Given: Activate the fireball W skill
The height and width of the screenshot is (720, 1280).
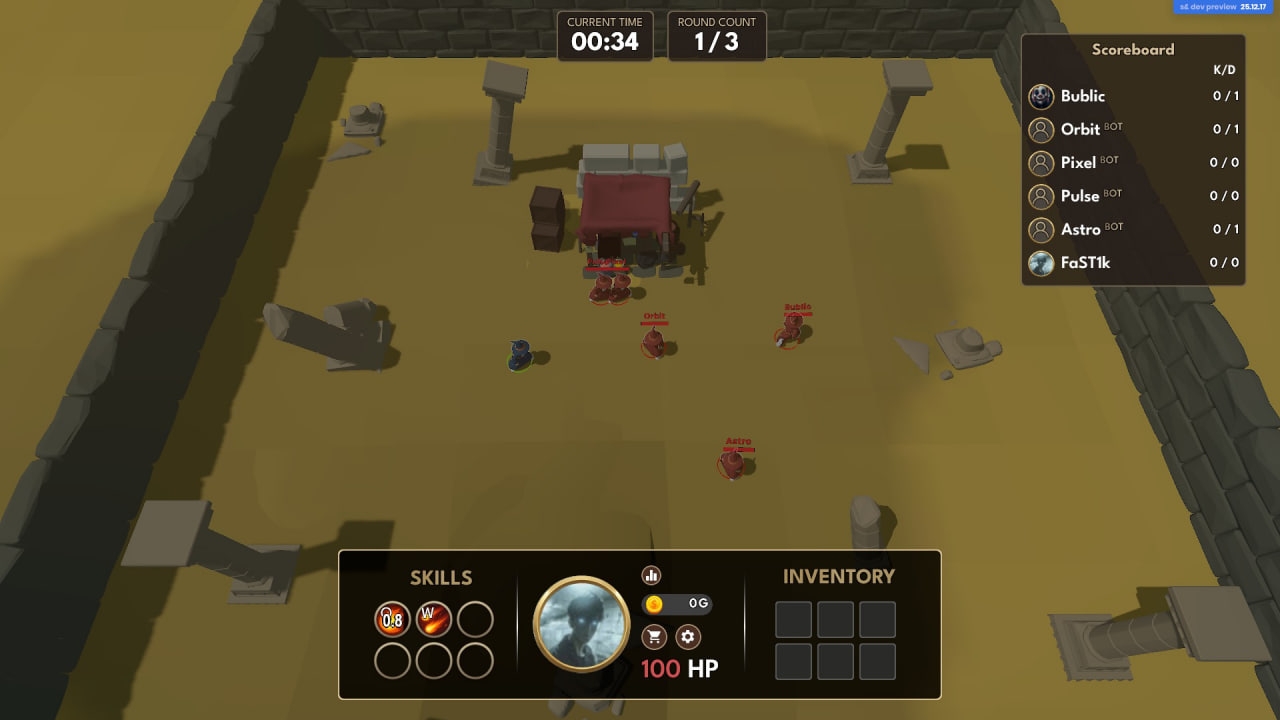Looking at the screenshot, I should click(x=434, y=619).
